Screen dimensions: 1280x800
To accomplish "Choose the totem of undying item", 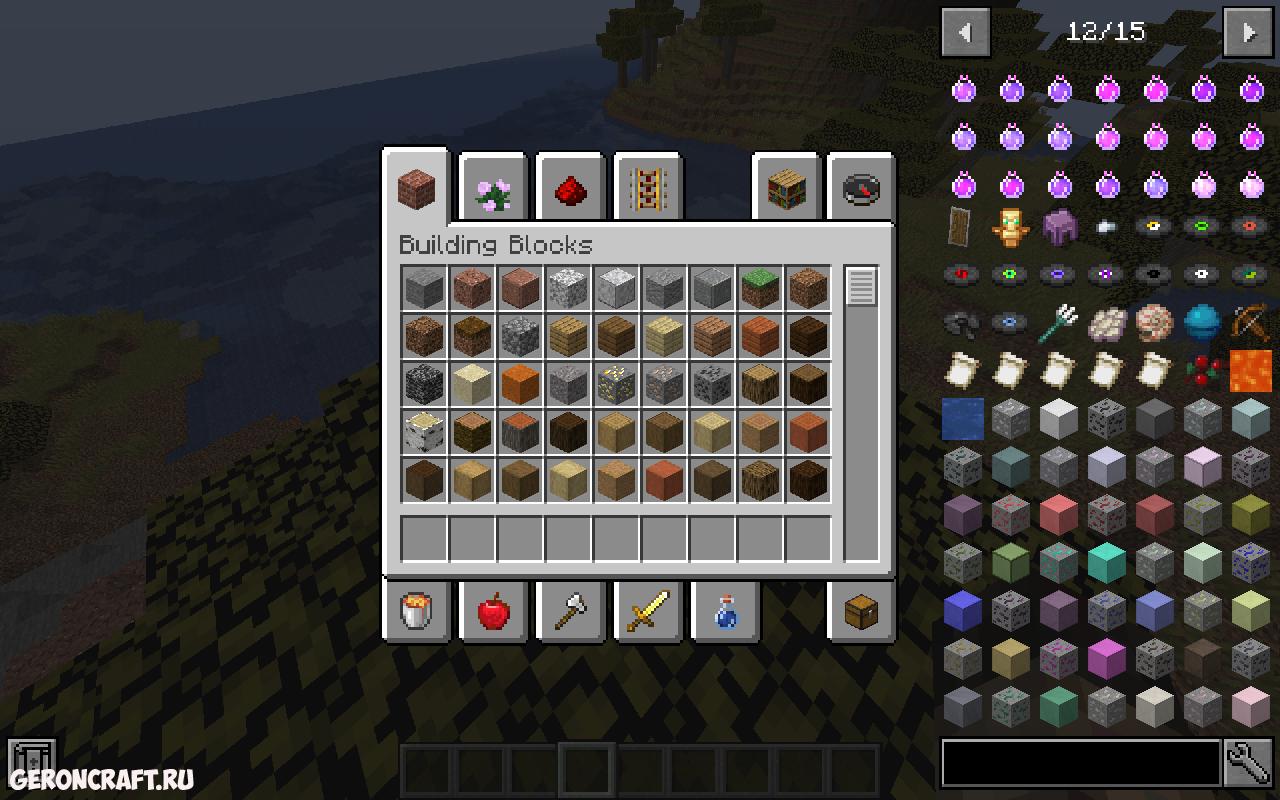I will coord(1010,227).
